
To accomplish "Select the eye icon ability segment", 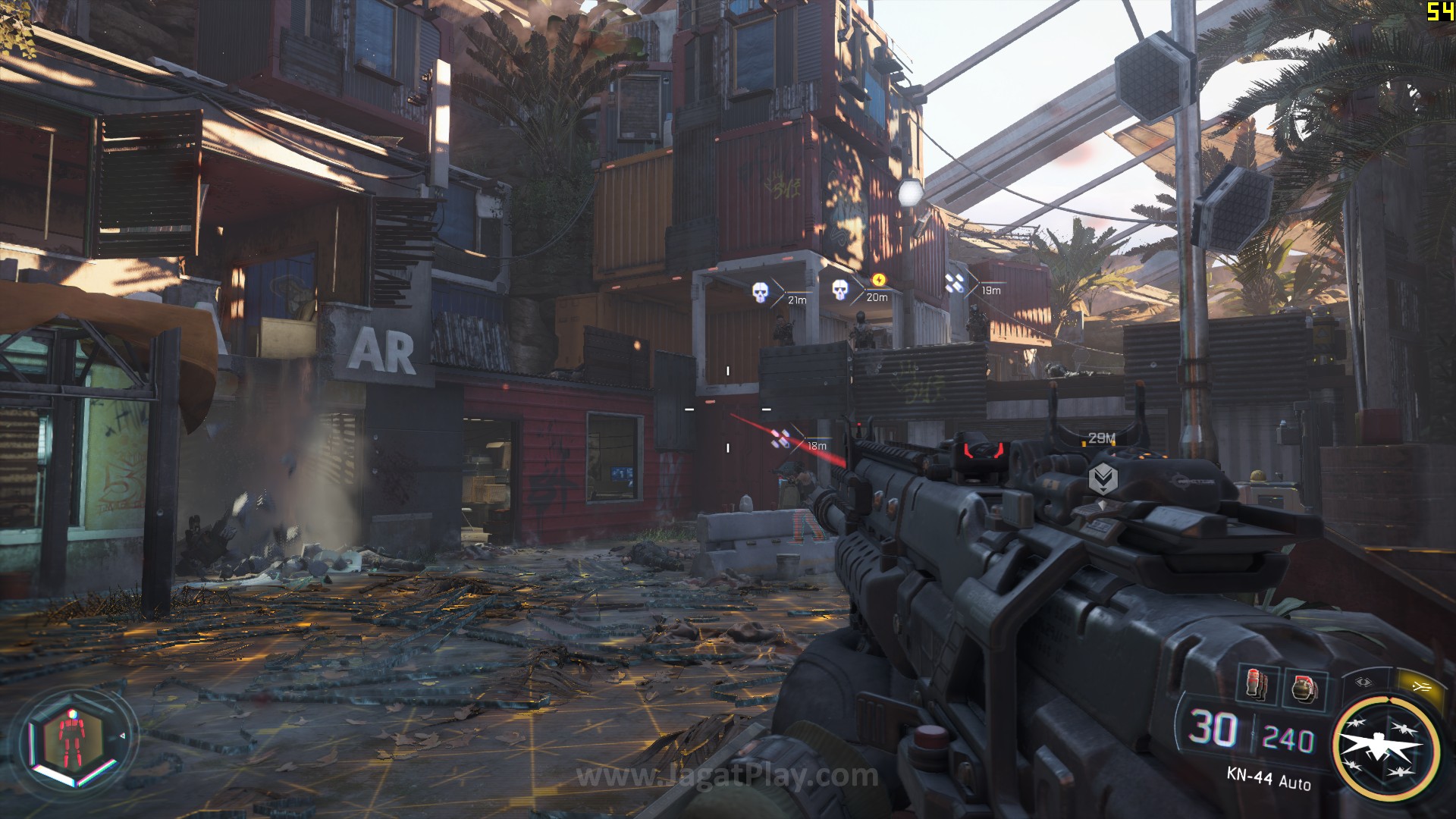I will coord(1364,682).
